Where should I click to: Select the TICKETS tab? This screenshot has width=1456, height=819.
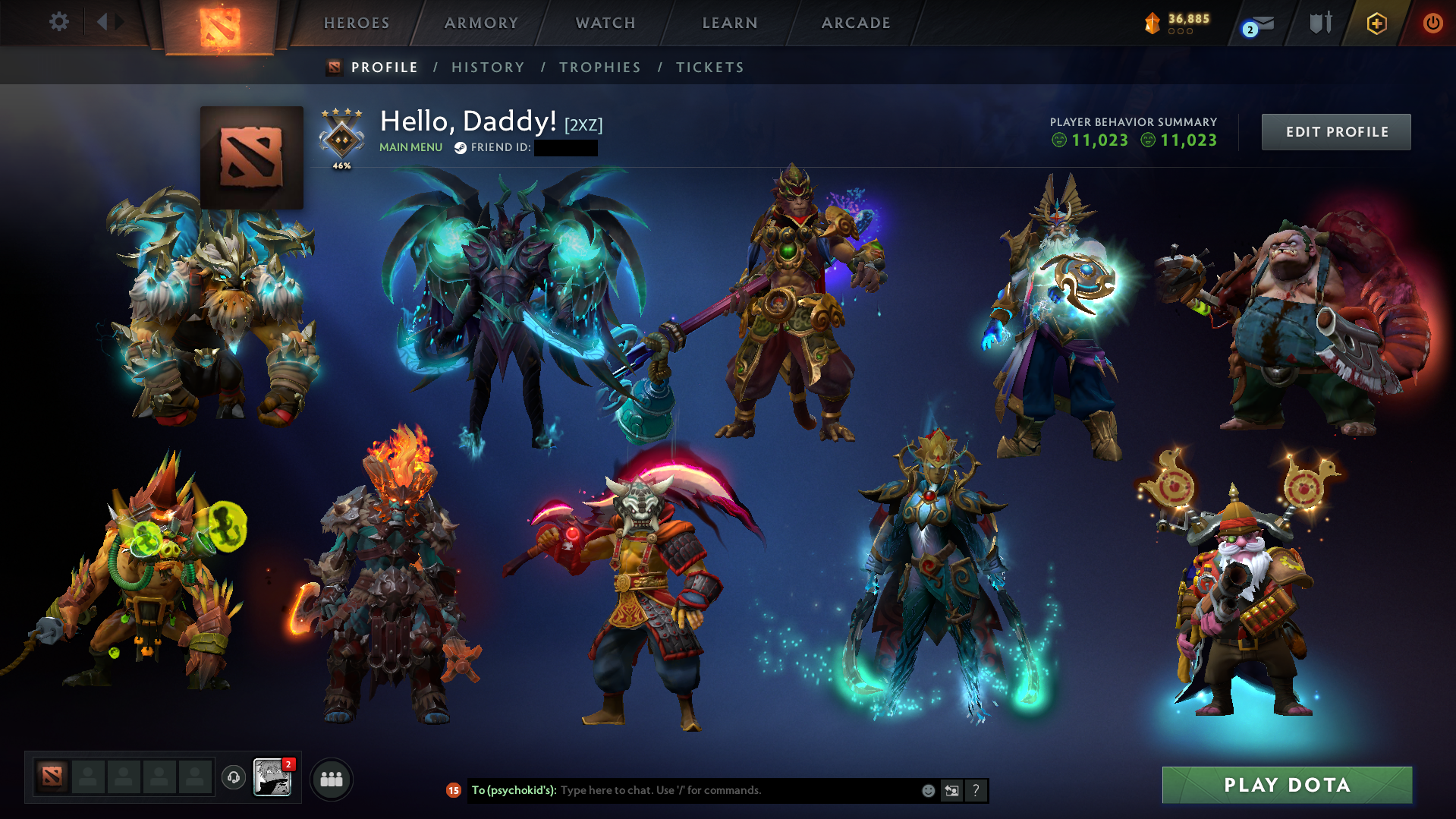(709, 67)
